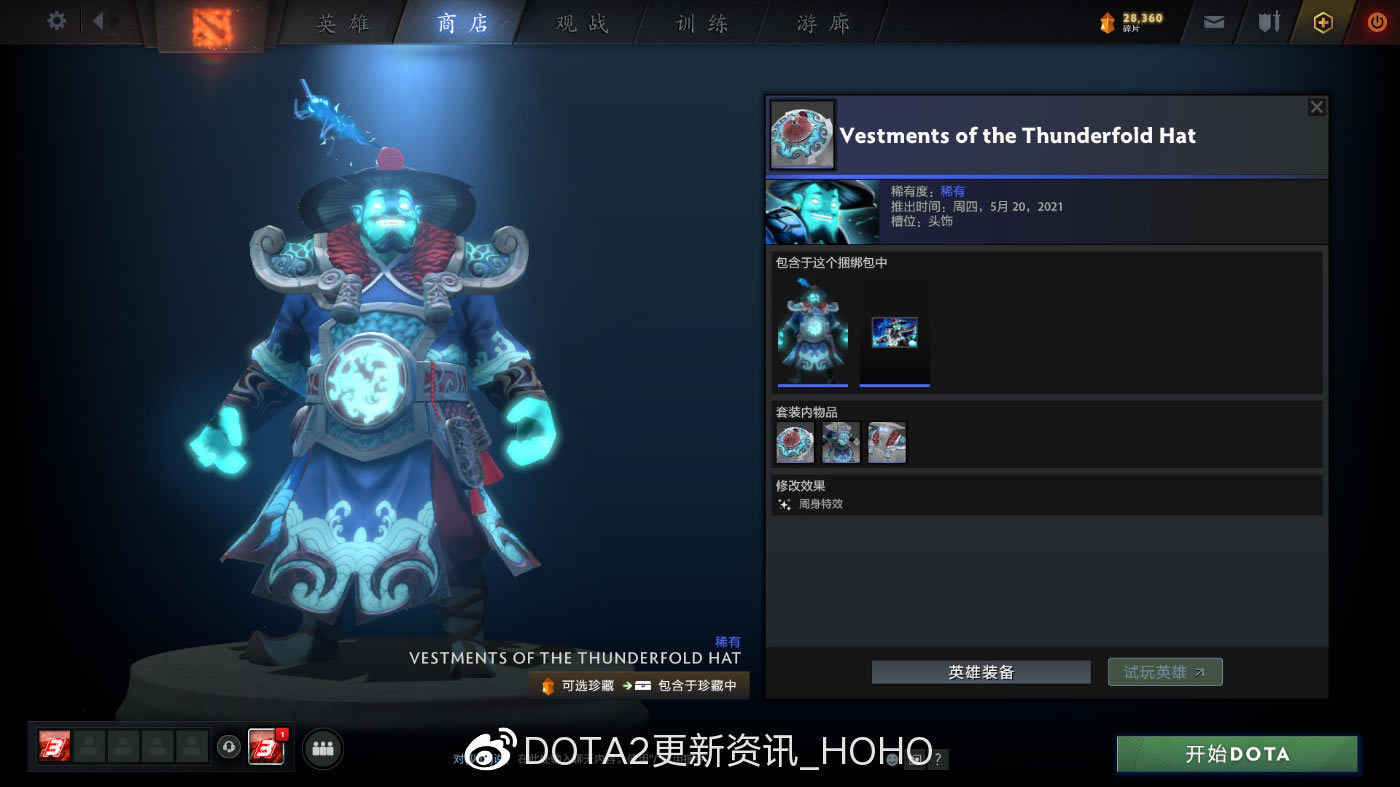Open the Armory shield-and-sword icon
The image size is (1400, 787).
(1269, 21)
